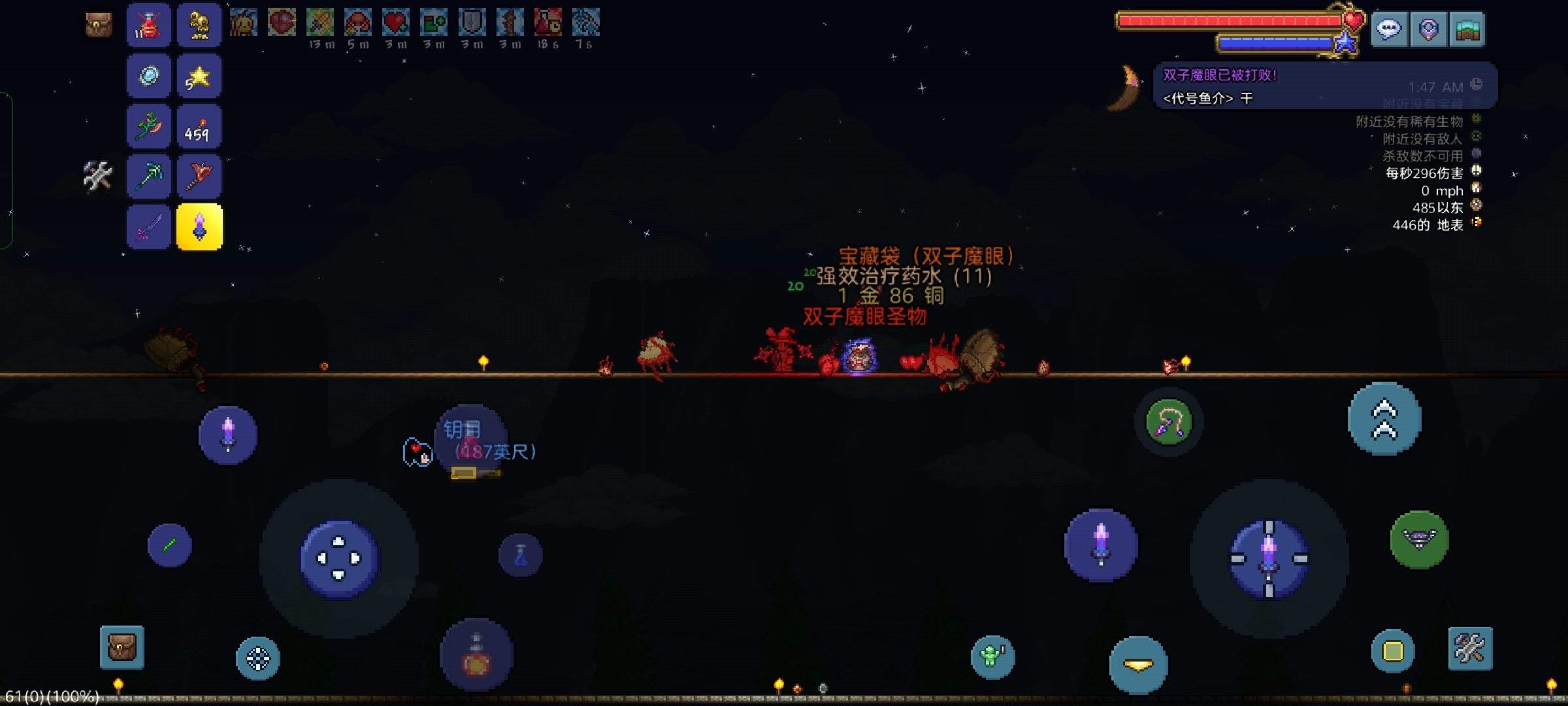Screen dimensions: 1568x706
Task: Tap the quick mana potion button
Action: (521, 556)
